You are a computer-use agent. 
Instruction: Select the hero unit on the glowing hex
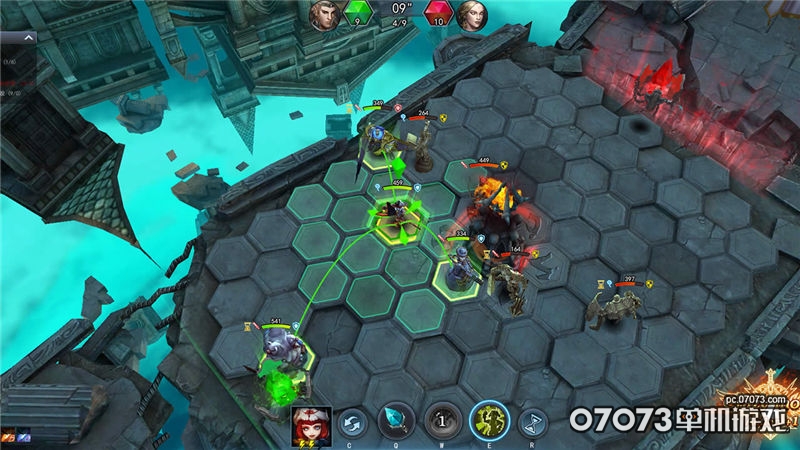395,213
